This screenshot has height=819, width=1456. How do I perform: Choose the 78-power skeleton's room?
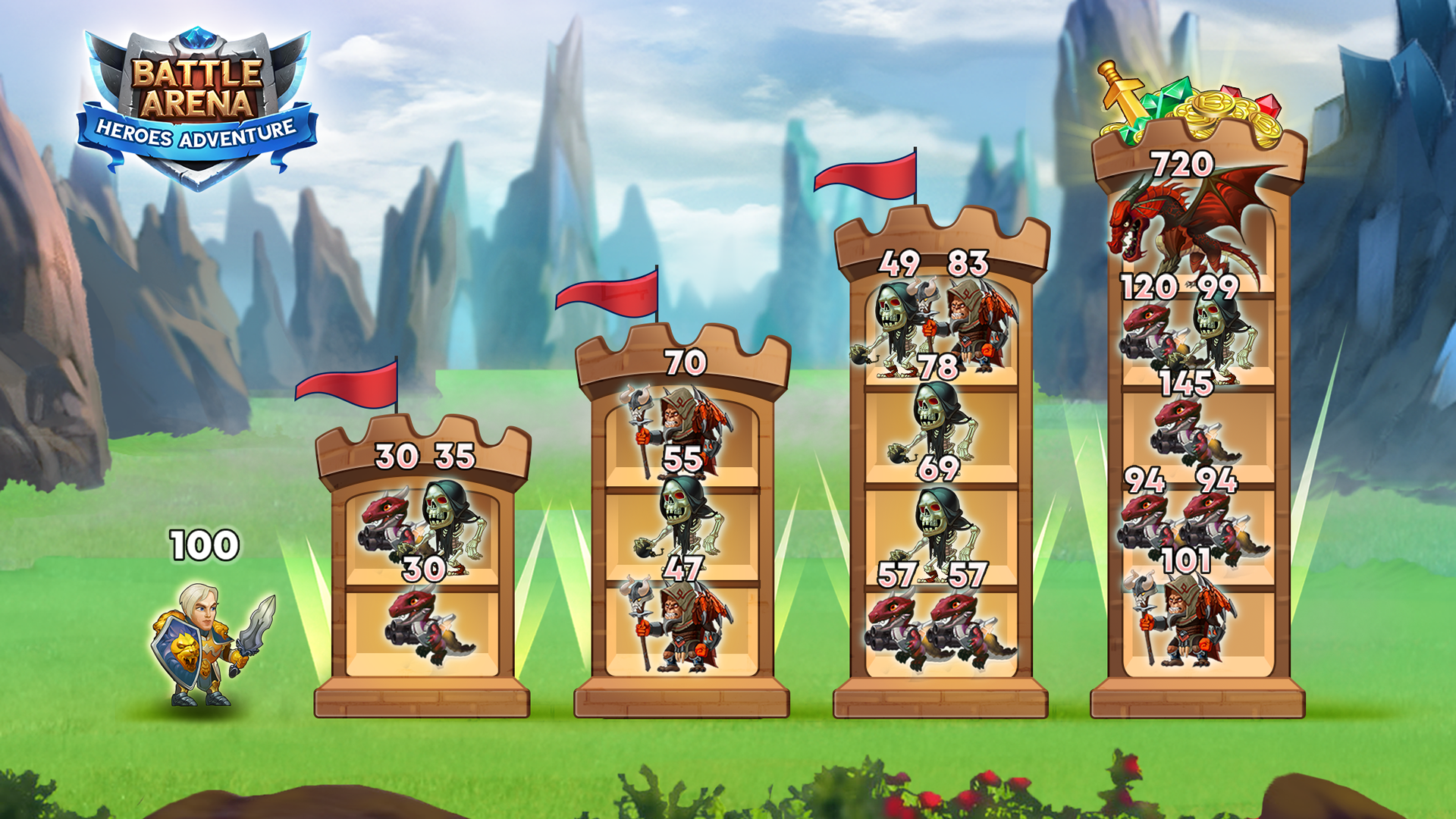click(940, 432)
